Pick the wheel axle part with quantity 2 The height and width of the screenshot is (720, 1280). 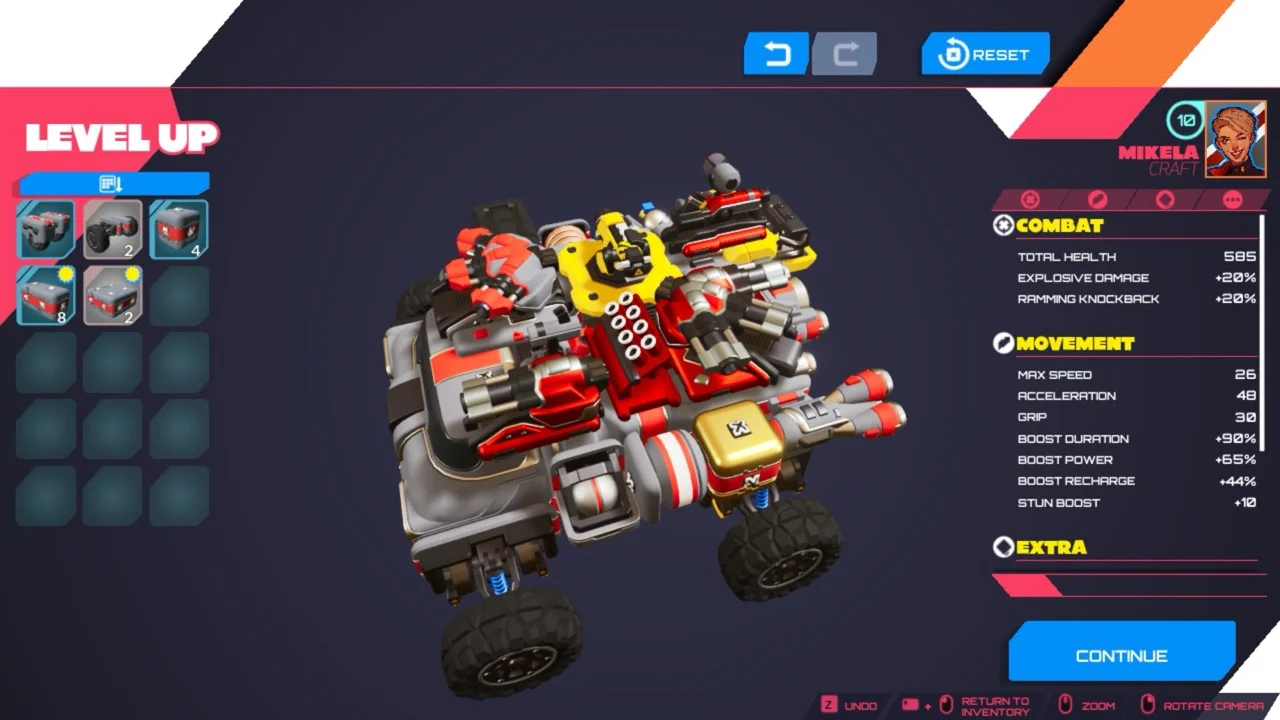pyautogui.click(x=113, y=229)
